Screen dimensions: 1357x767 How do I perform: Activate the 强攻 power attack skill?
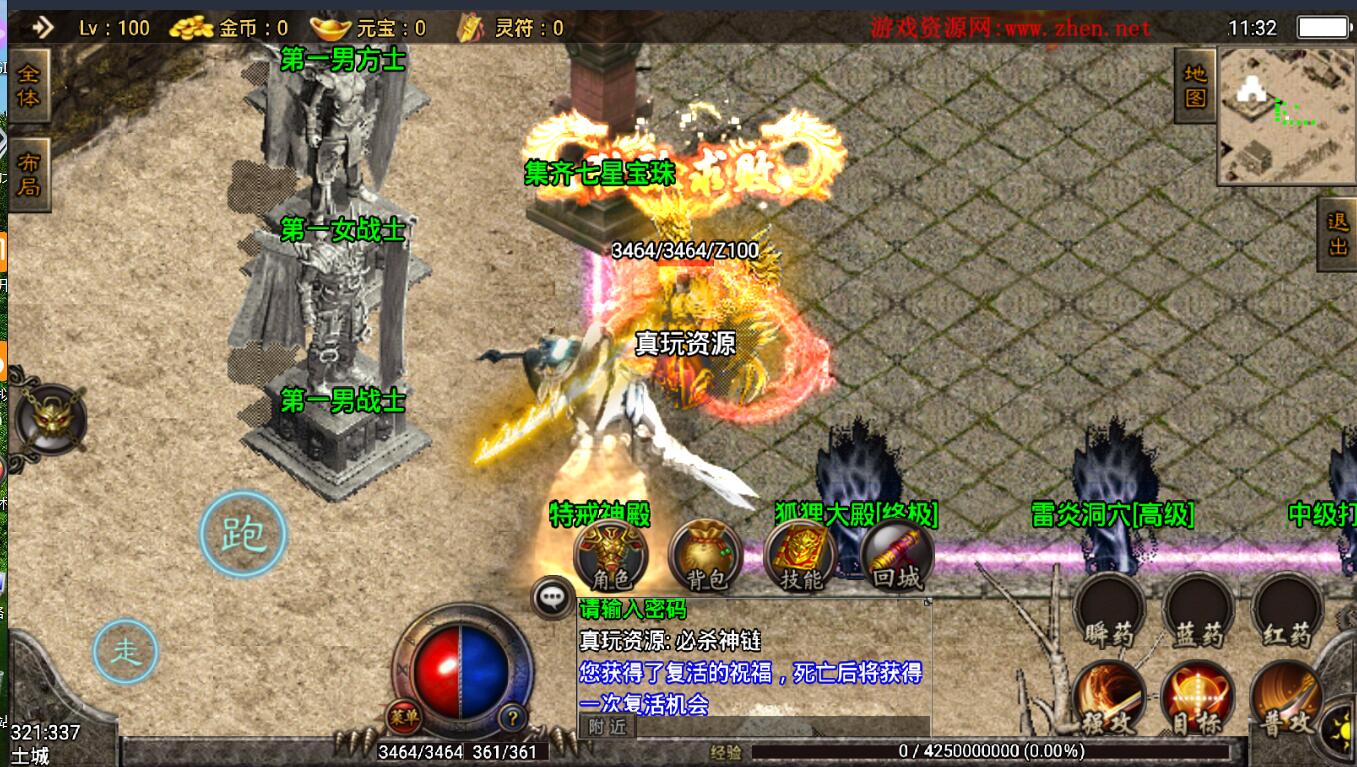click(x=1110, y=698)
